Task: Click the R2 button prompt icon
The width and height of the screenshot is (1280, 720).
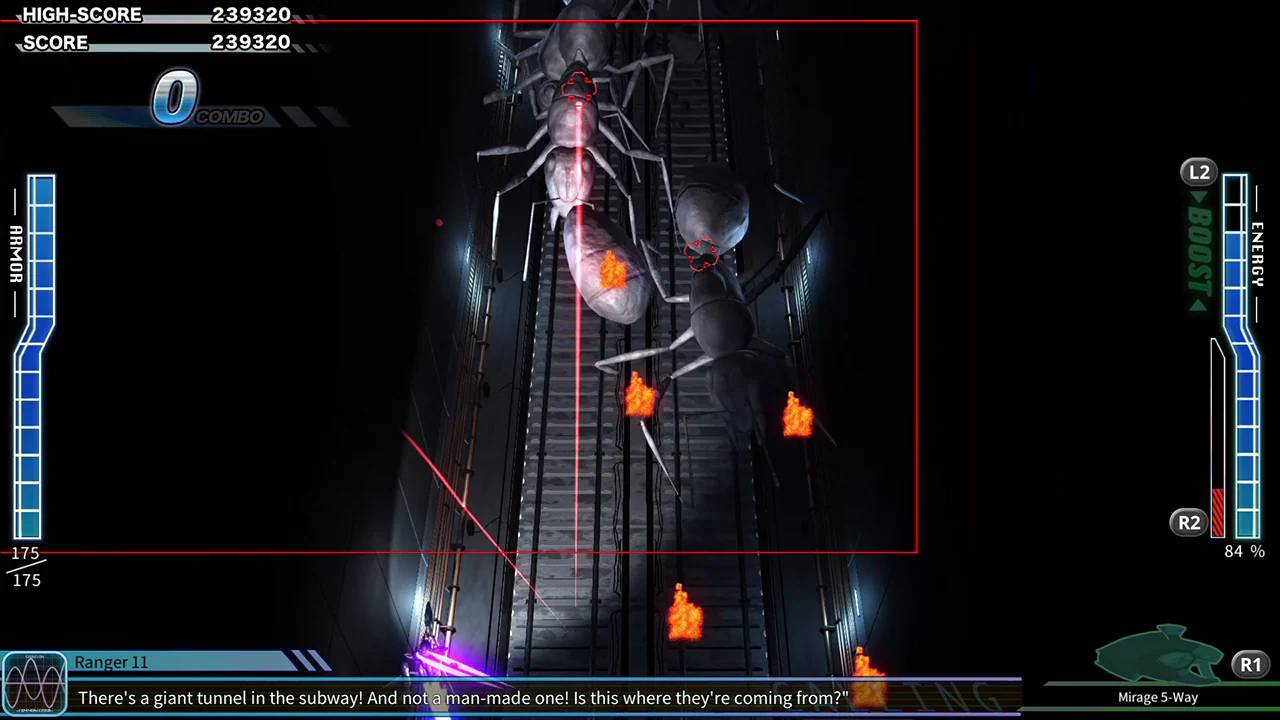Action: [1188, 522]
